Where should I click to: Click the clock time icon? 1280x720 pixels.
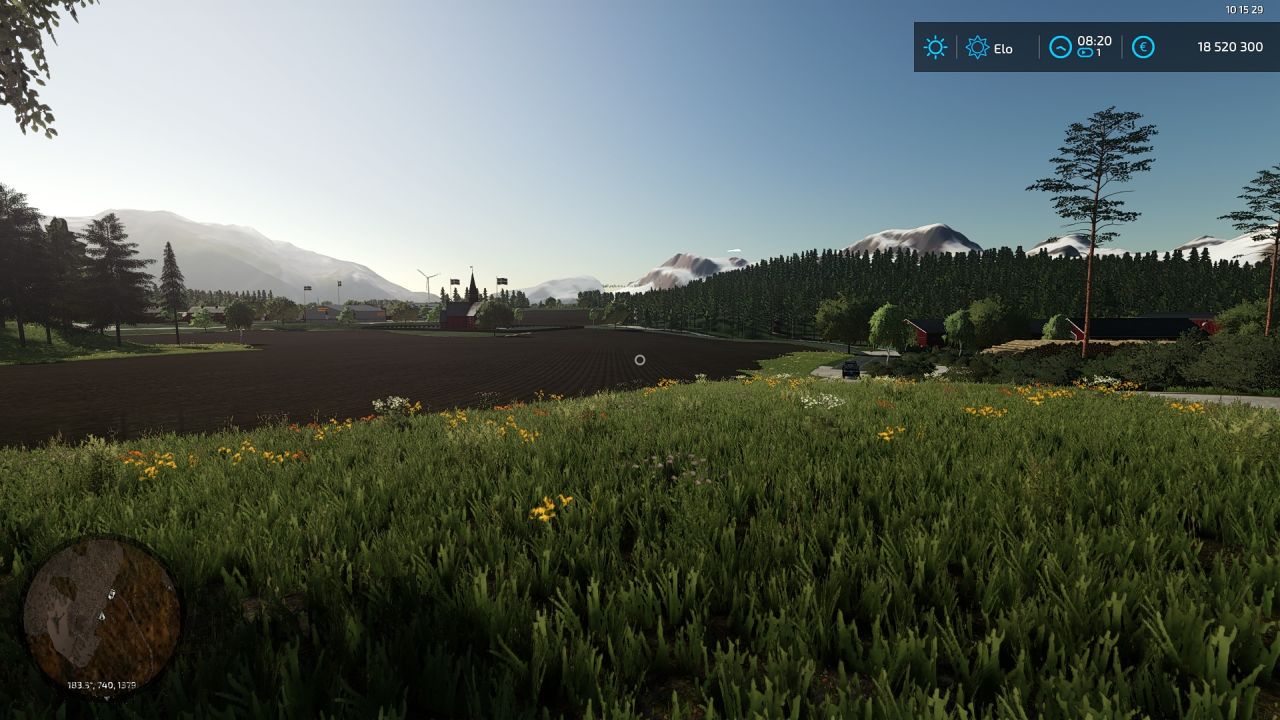coord(1060,47)
